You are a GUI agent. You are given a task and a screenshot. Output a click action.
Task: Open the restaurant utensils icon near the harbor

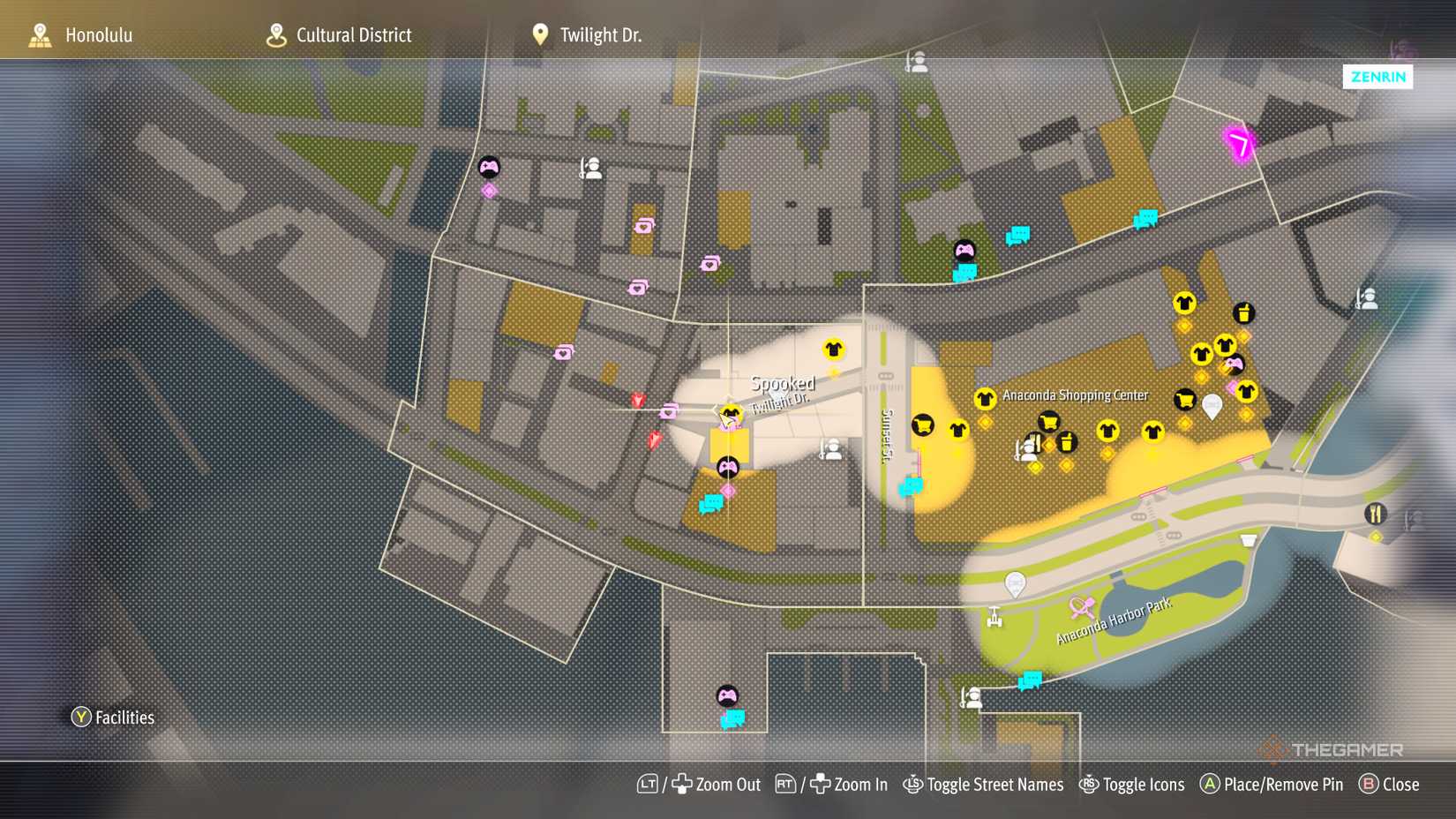[x=1377, y=514]
